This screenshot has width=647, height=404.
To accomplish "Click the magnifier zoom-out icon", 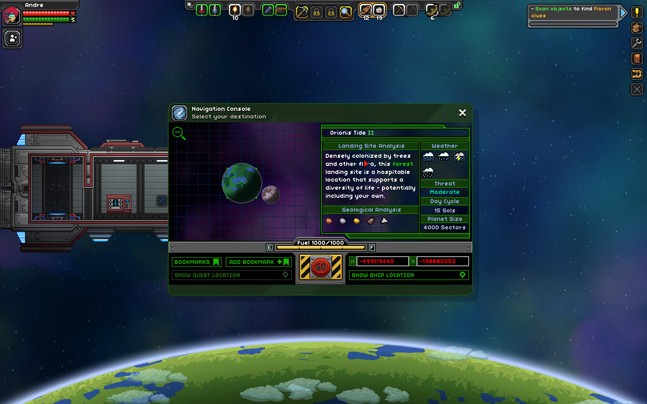I will click(x=179, y=133).
